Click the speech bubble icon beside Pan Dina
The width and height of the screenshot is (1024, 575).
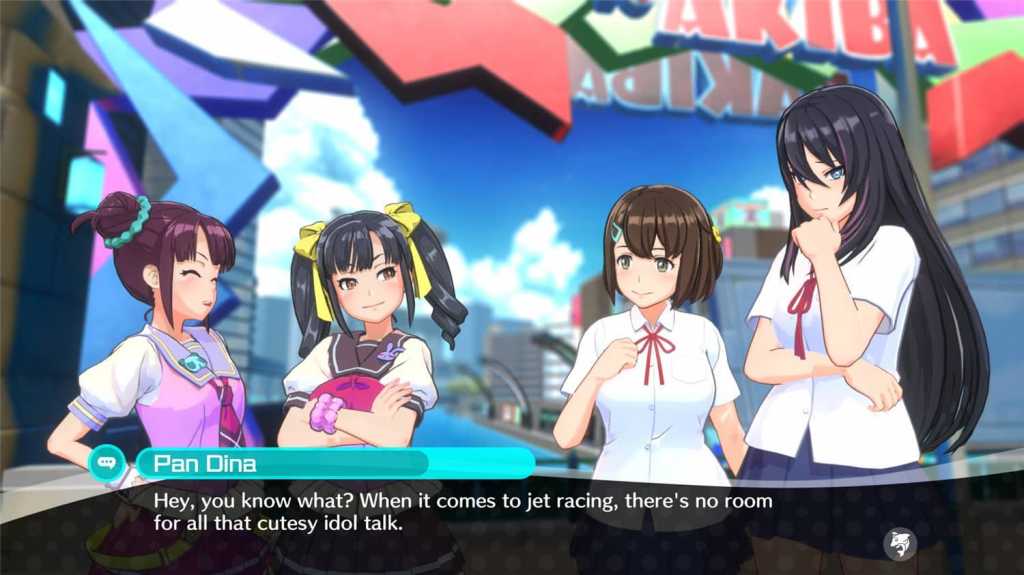106,462
